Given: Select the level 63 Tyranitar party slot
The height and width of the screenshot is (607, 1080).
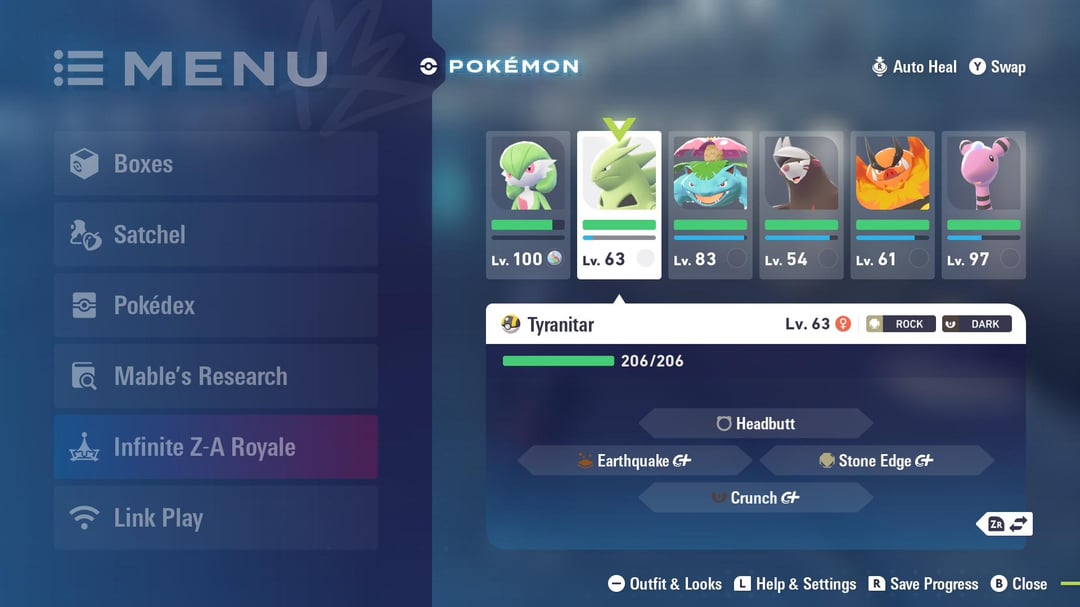Looking at the screenshot, I should (x=619, y=205).
